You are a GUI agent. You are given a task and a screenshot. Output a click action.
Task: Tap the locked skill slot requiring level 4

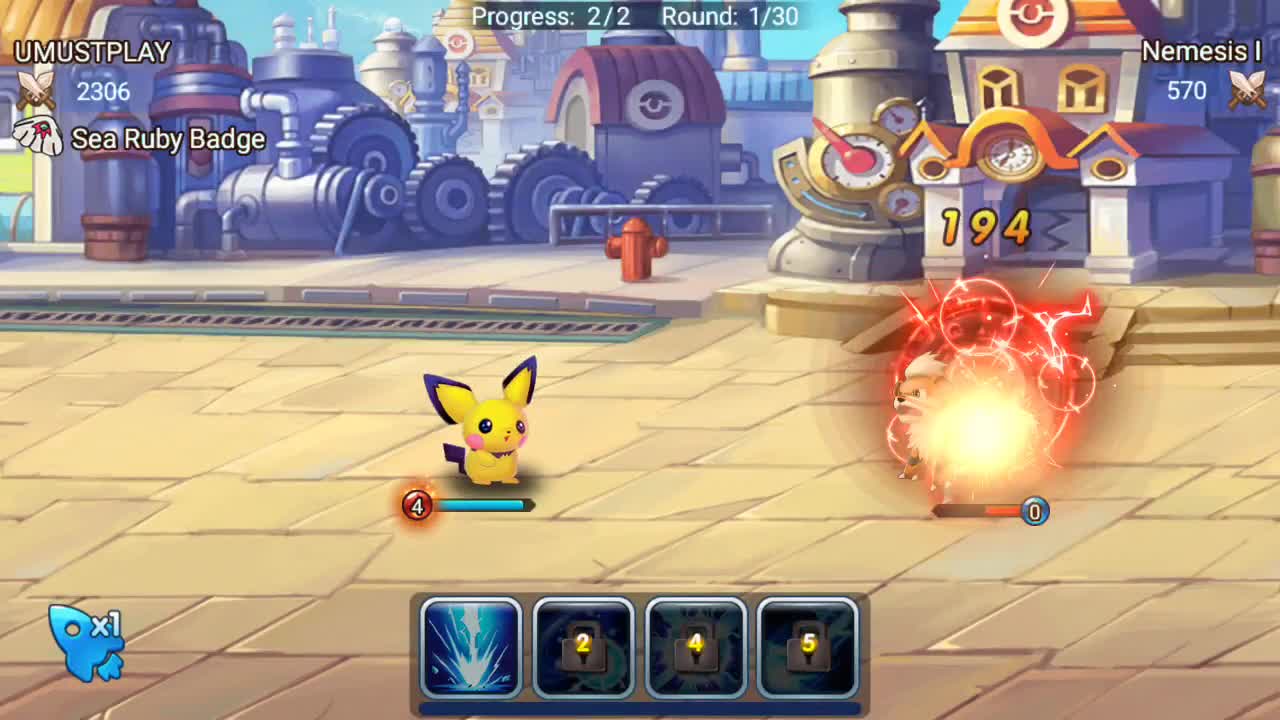(x=694, y=648)
